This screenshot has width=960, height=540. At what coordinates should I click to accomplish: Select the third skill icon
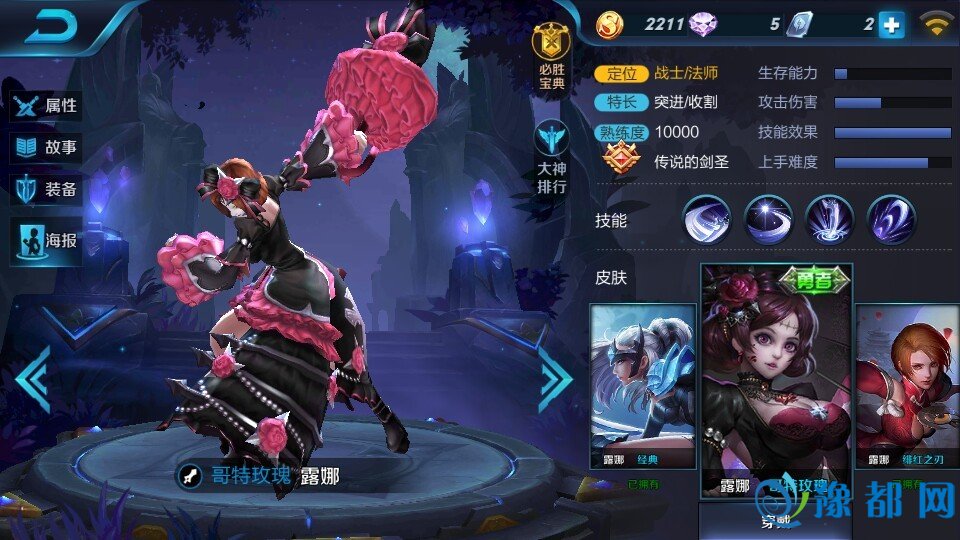tap(830, 220)
